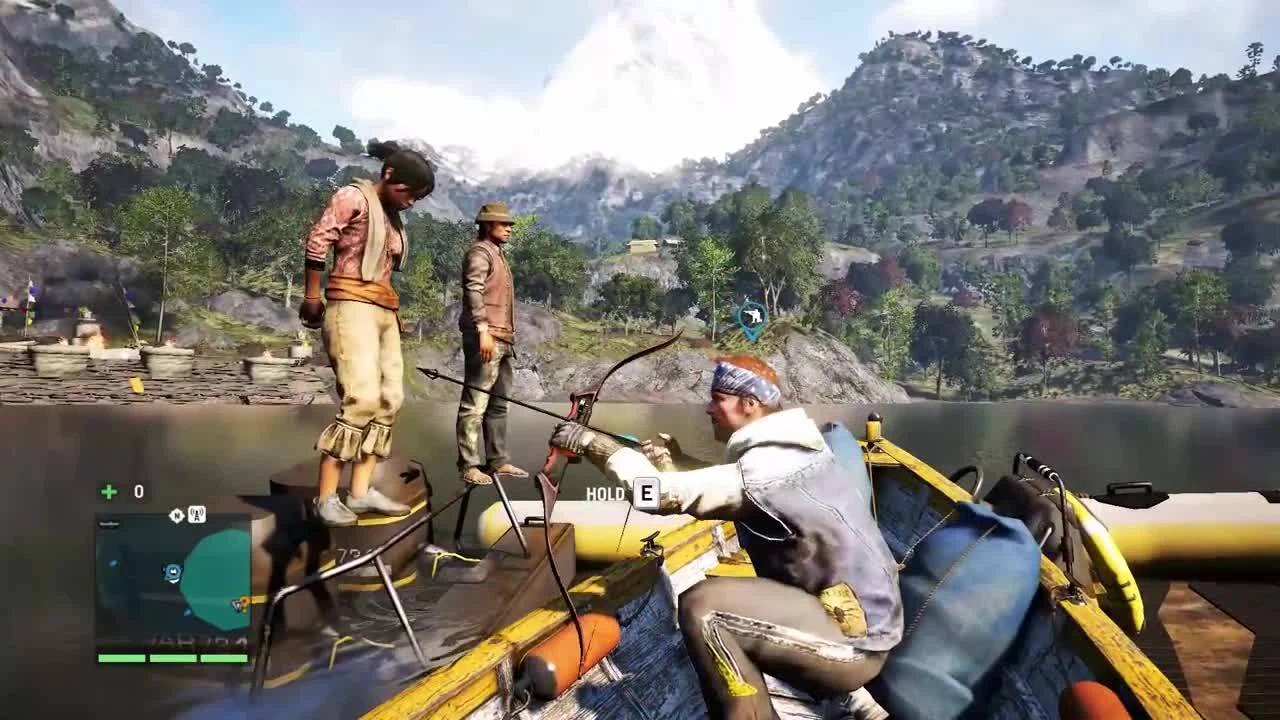Click the middle green health bar segment

pyautogui.click(x=173, y=658)
